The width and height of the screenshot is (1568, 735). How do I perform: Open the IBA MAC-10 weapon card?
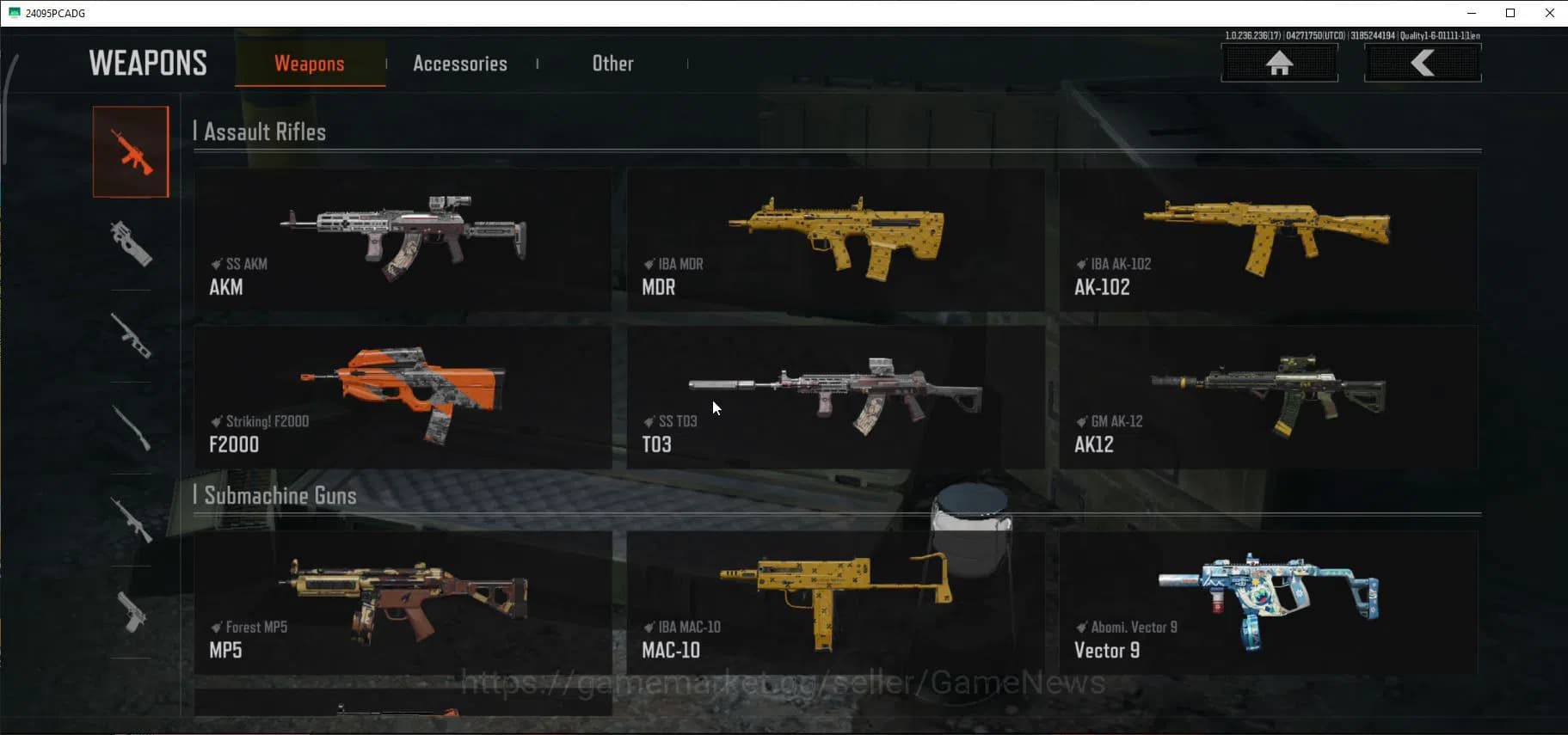tap(835, 602)
